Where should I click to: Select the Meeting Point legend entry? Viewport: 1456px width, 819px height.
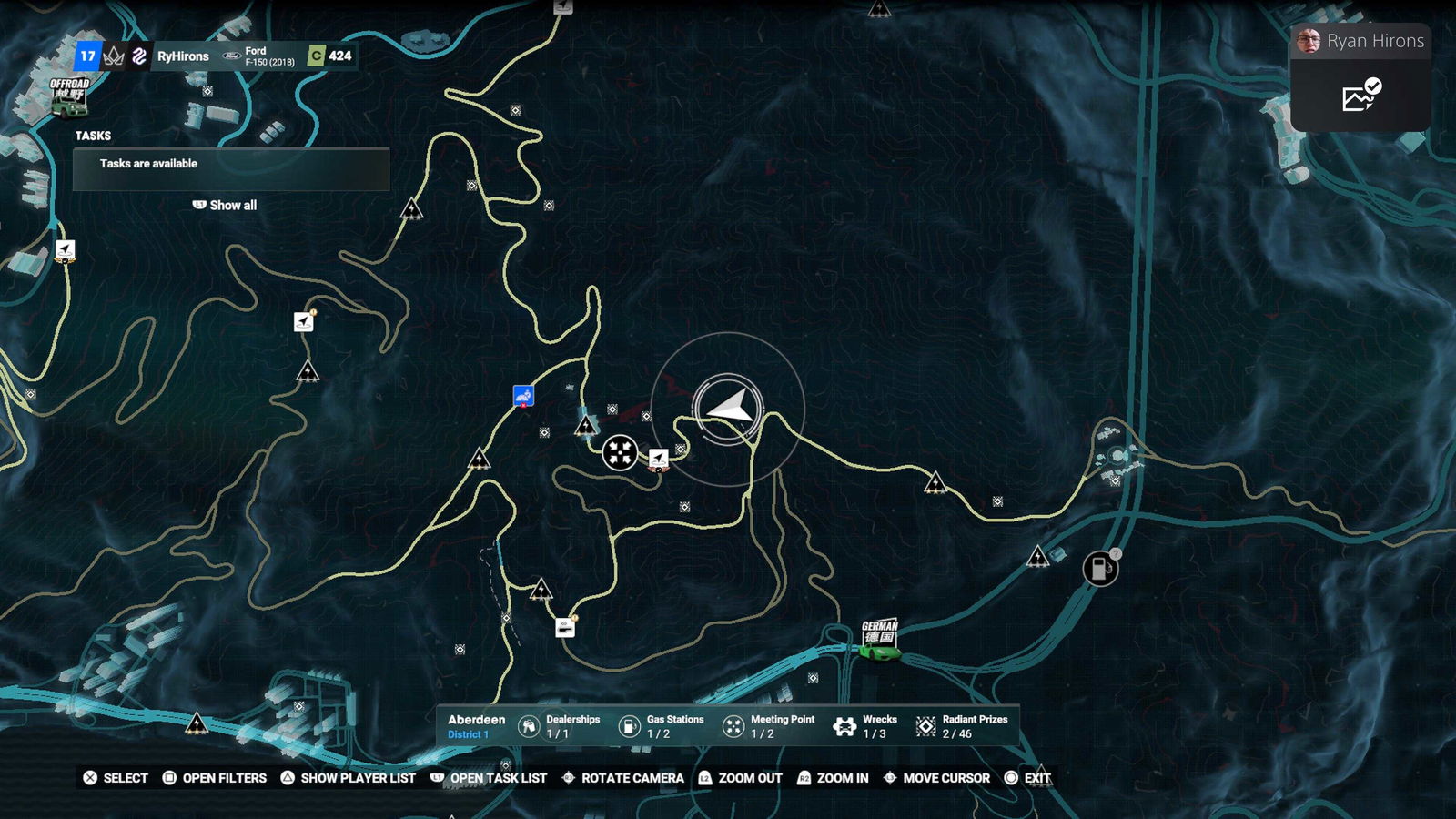coord(769,726)
